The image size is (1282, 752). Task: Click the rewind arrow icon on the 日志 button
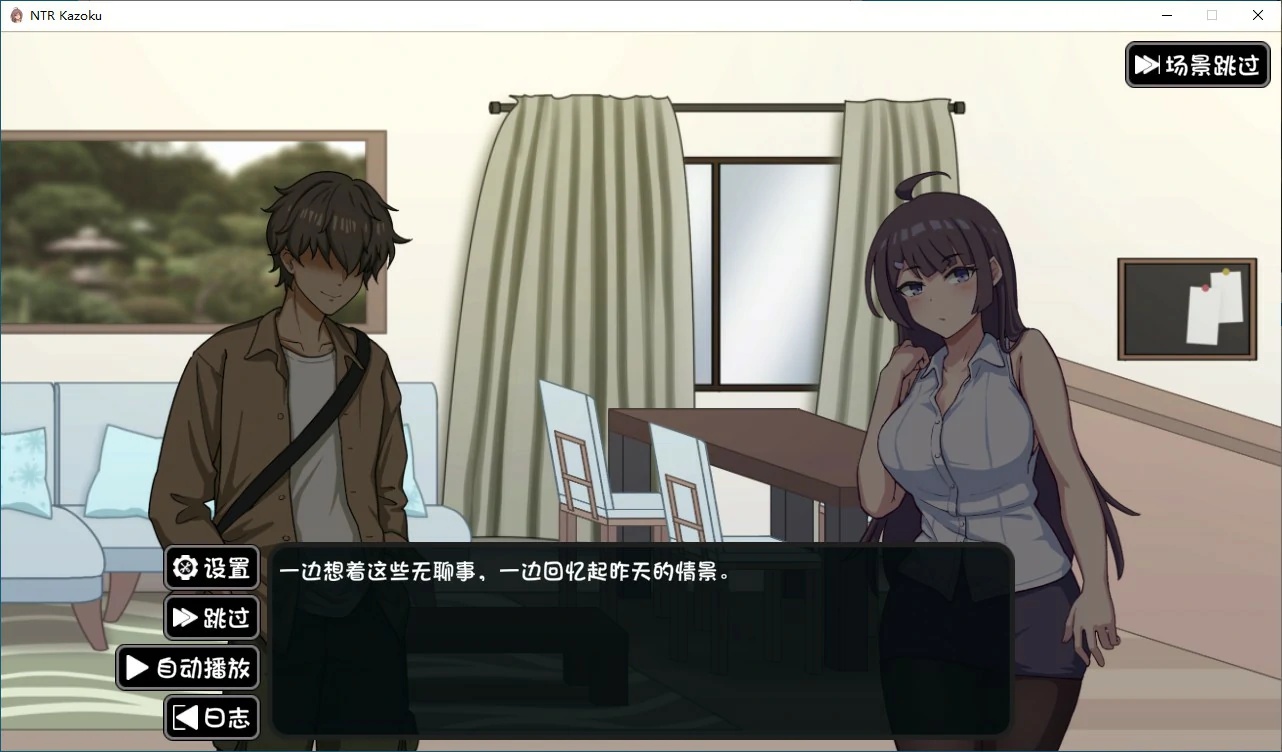(x=184, y=717)
